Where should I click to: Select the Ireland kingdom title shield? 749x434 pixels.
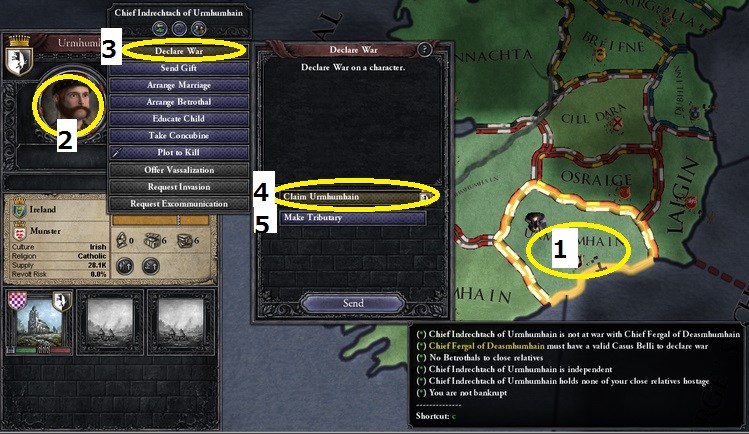coord(21,211)
